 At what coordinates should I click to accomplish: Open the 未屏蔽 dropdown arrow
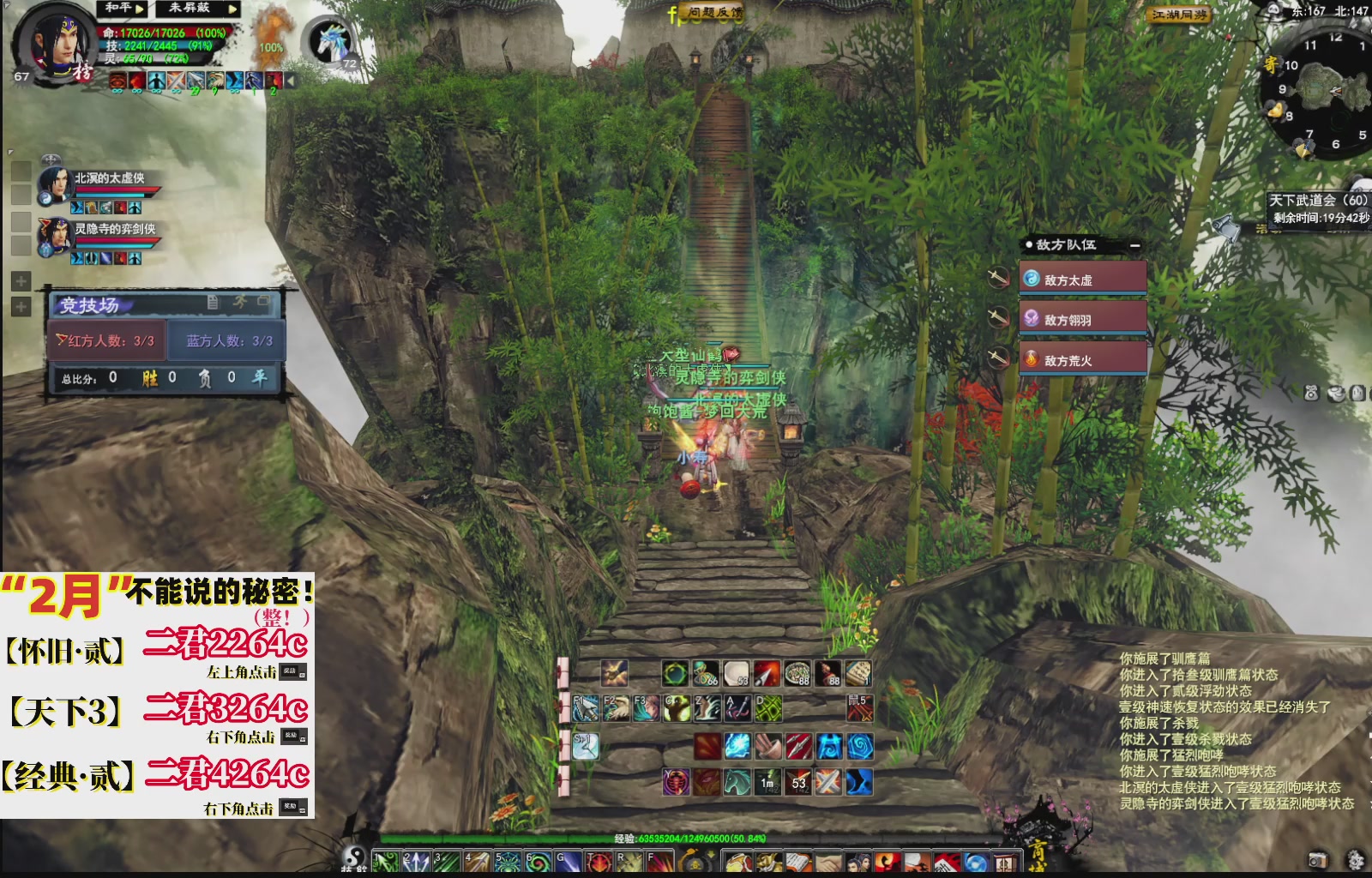232,7
